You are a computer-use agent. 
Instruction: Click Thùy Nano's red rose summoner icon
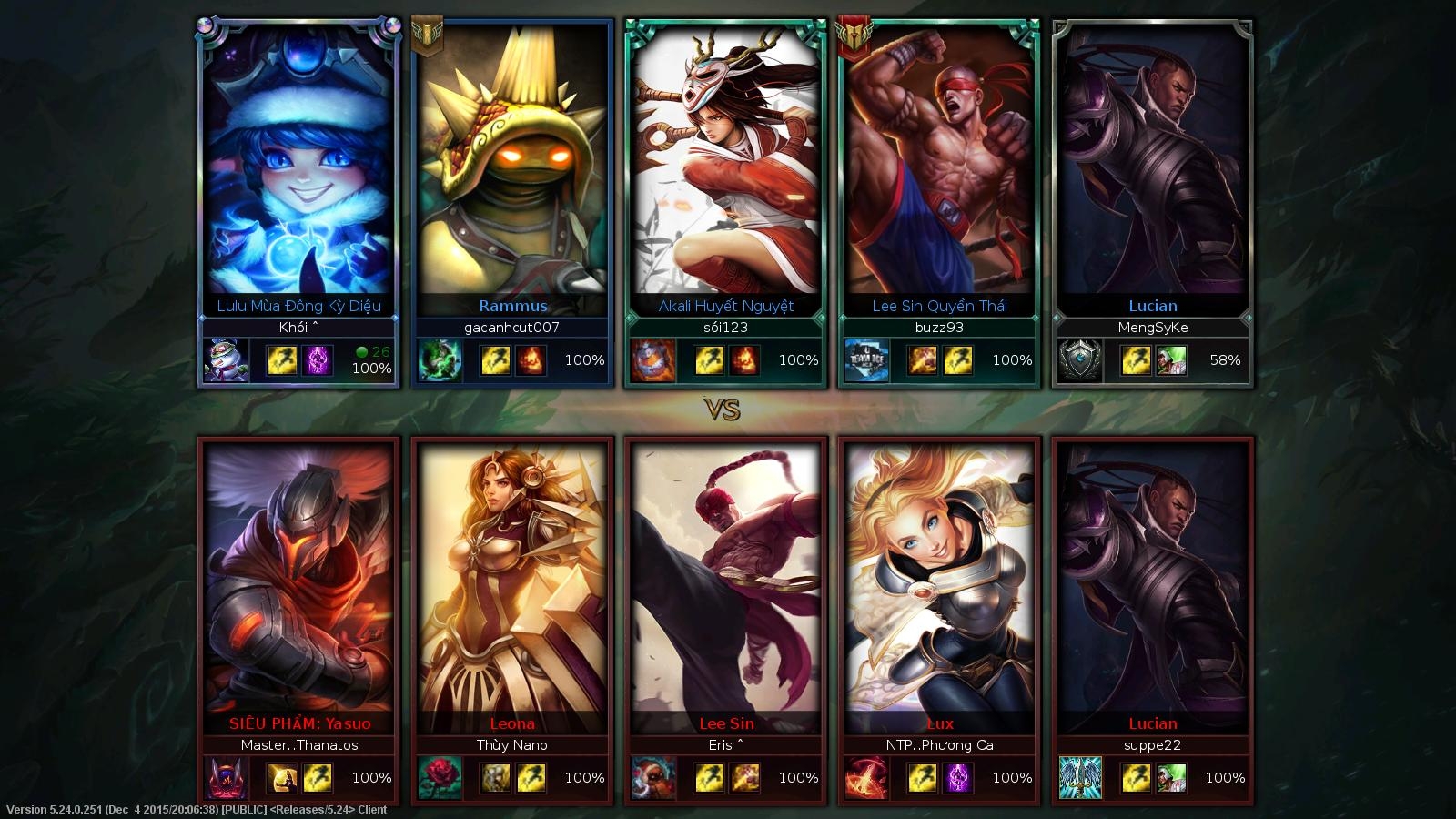(x=440, y=778)
